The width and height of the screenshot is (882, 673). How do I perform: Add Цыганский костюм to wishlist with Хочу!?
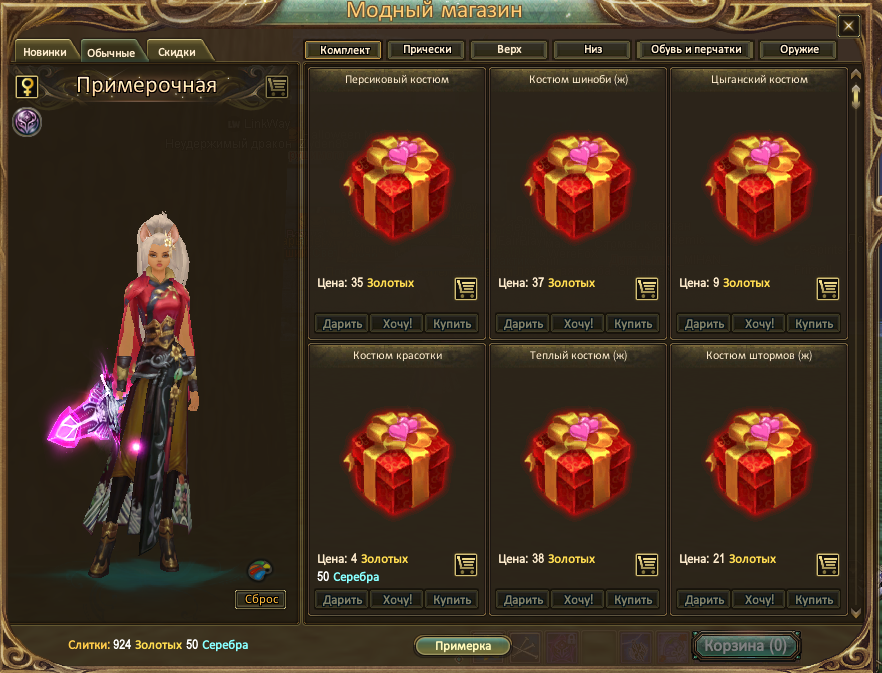pos(759,324)
